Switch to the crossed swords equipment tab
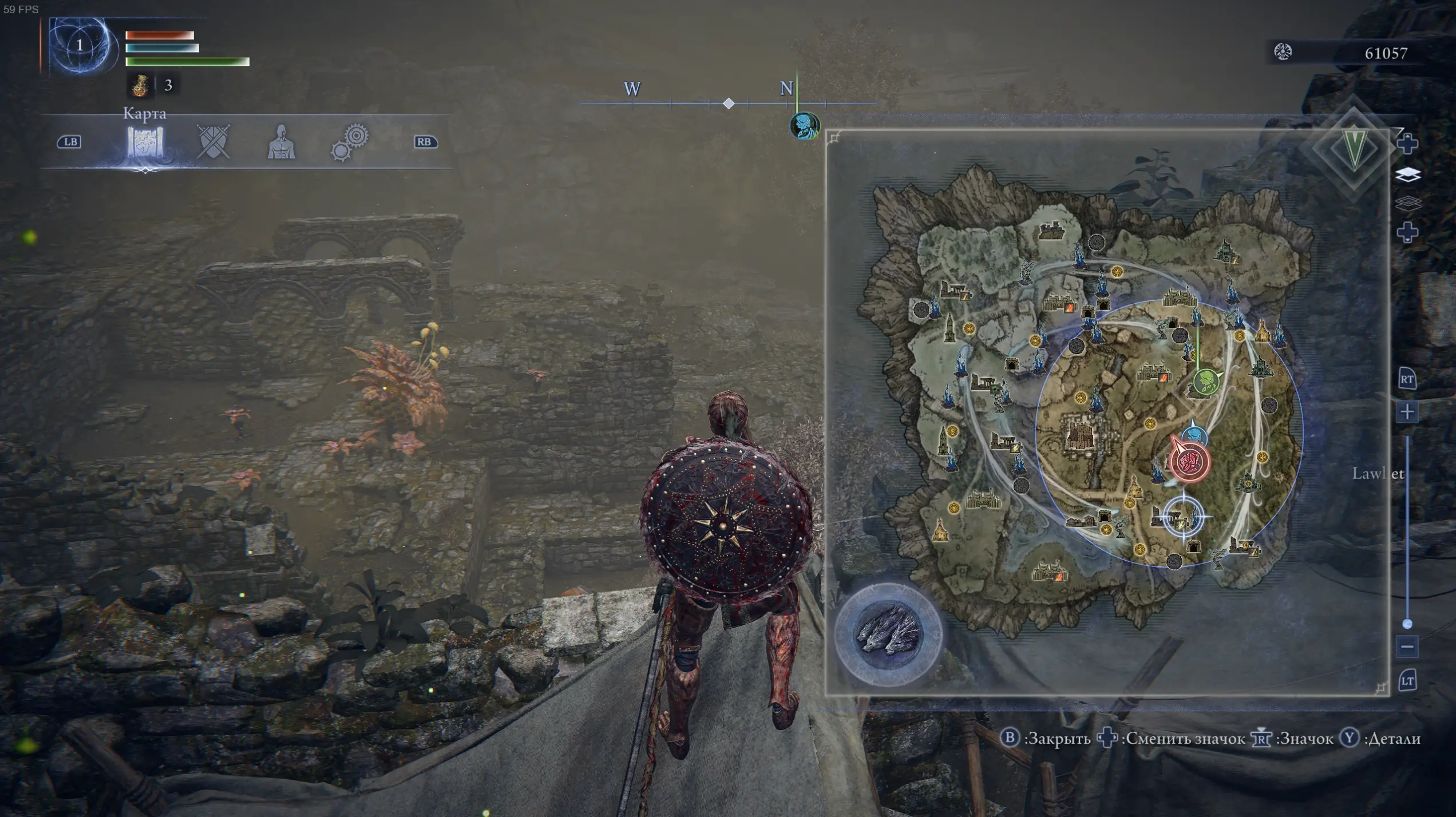The image size is (1456, 817). (213, 141)
